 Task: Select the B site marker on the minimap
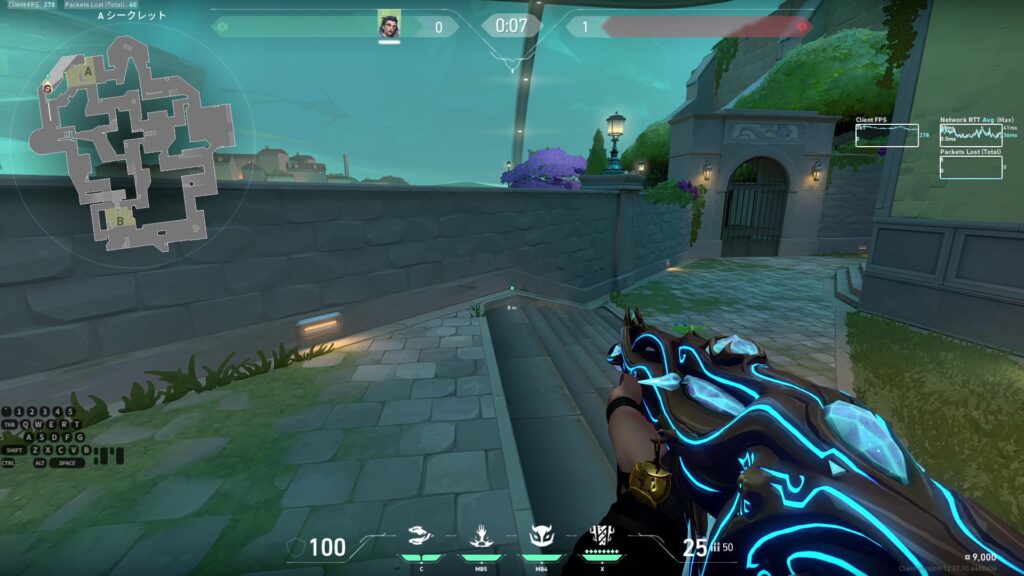121,213
